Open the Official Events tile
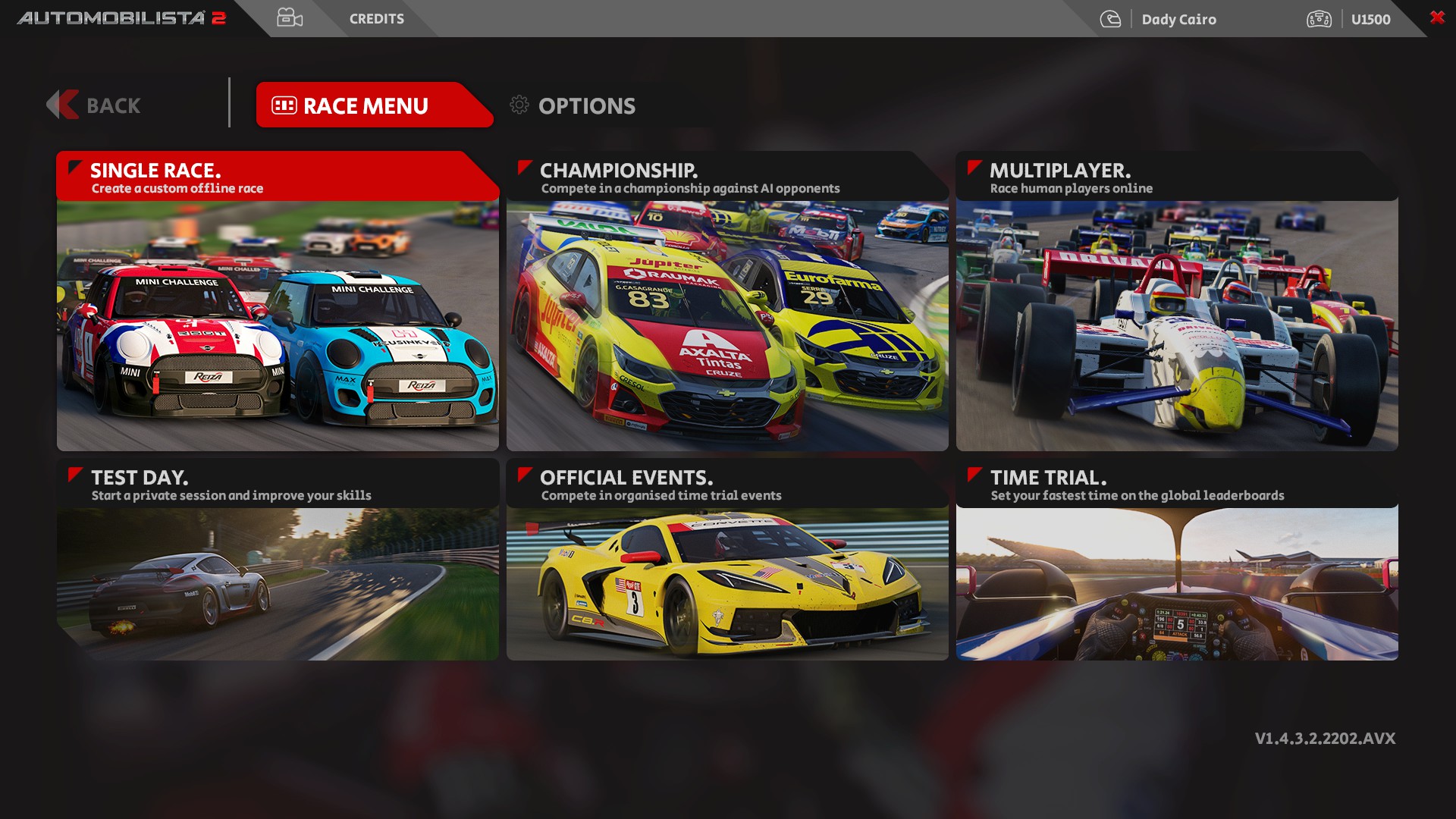 tap(727, 561)
